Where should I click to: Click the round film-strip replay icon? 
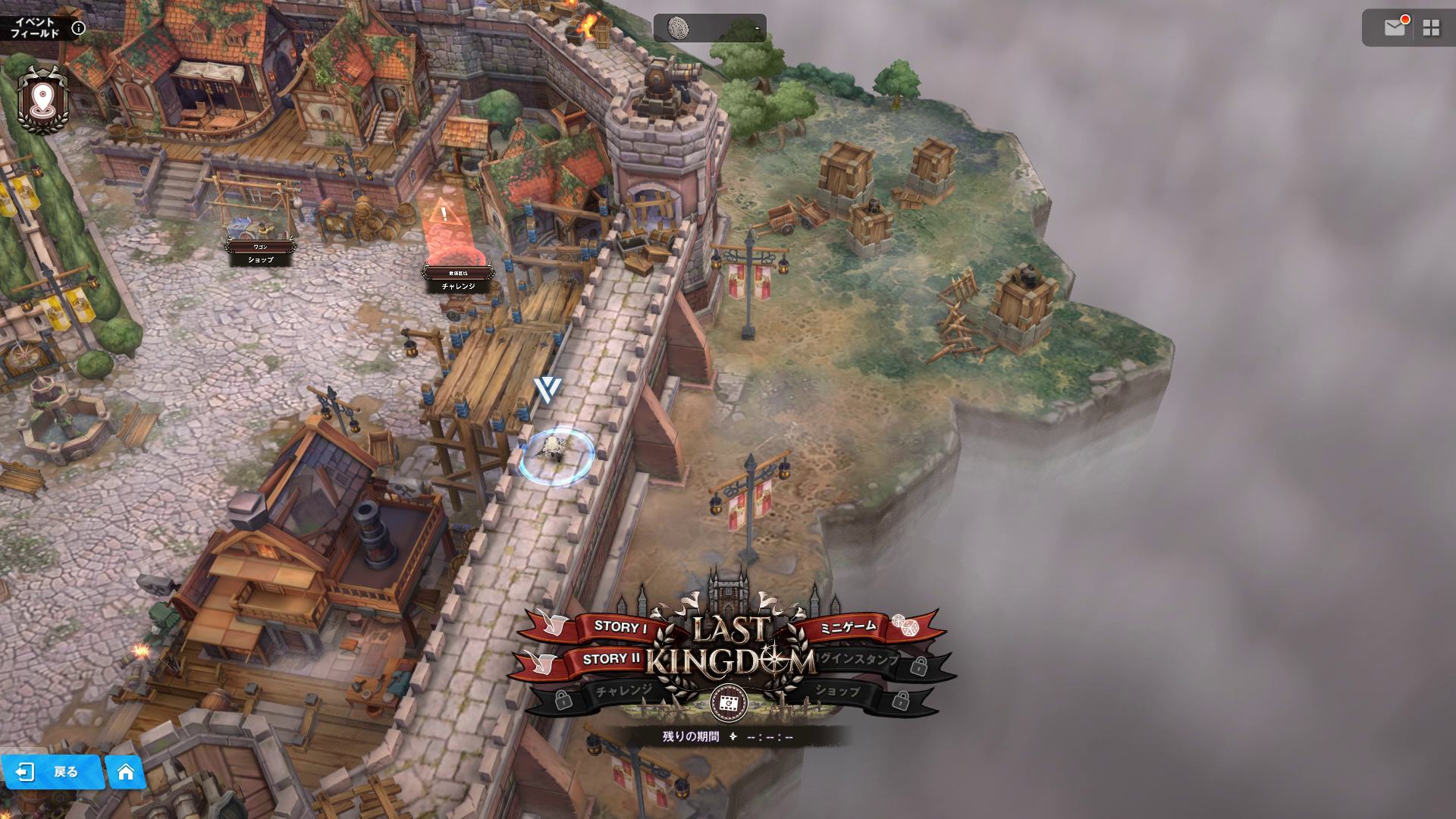point(728,703)
